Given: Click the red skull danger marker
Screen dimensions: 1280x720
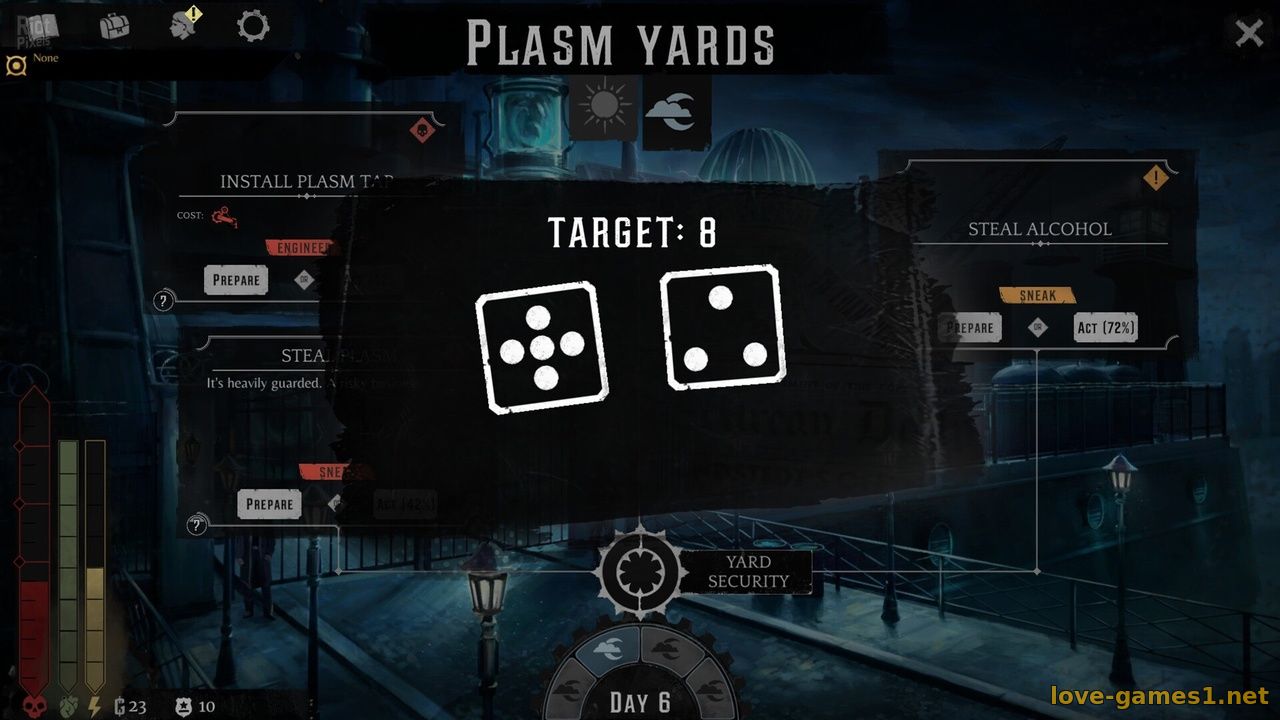Looking at the screenshot, I should [x=423, y=130].
